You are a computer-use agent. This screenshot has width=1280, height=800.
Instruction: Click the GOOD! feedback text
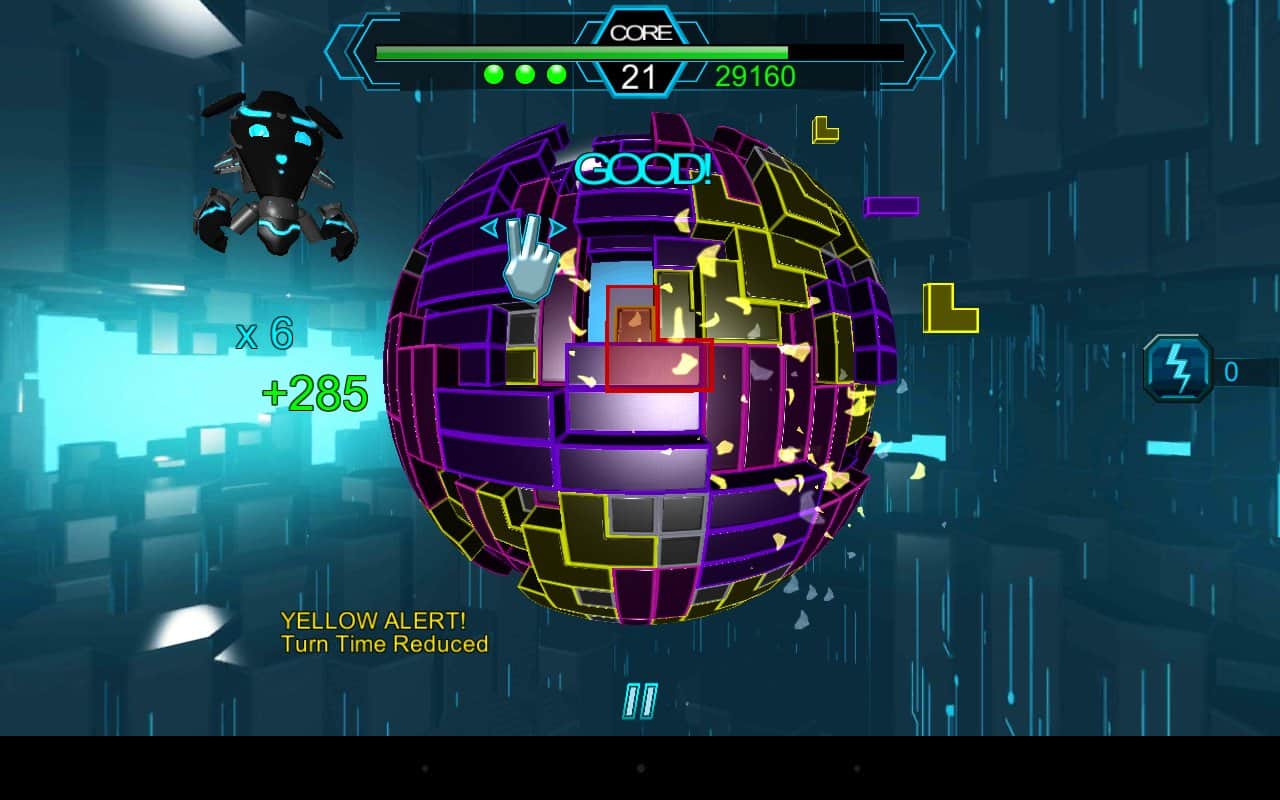[x=644, y=170]
